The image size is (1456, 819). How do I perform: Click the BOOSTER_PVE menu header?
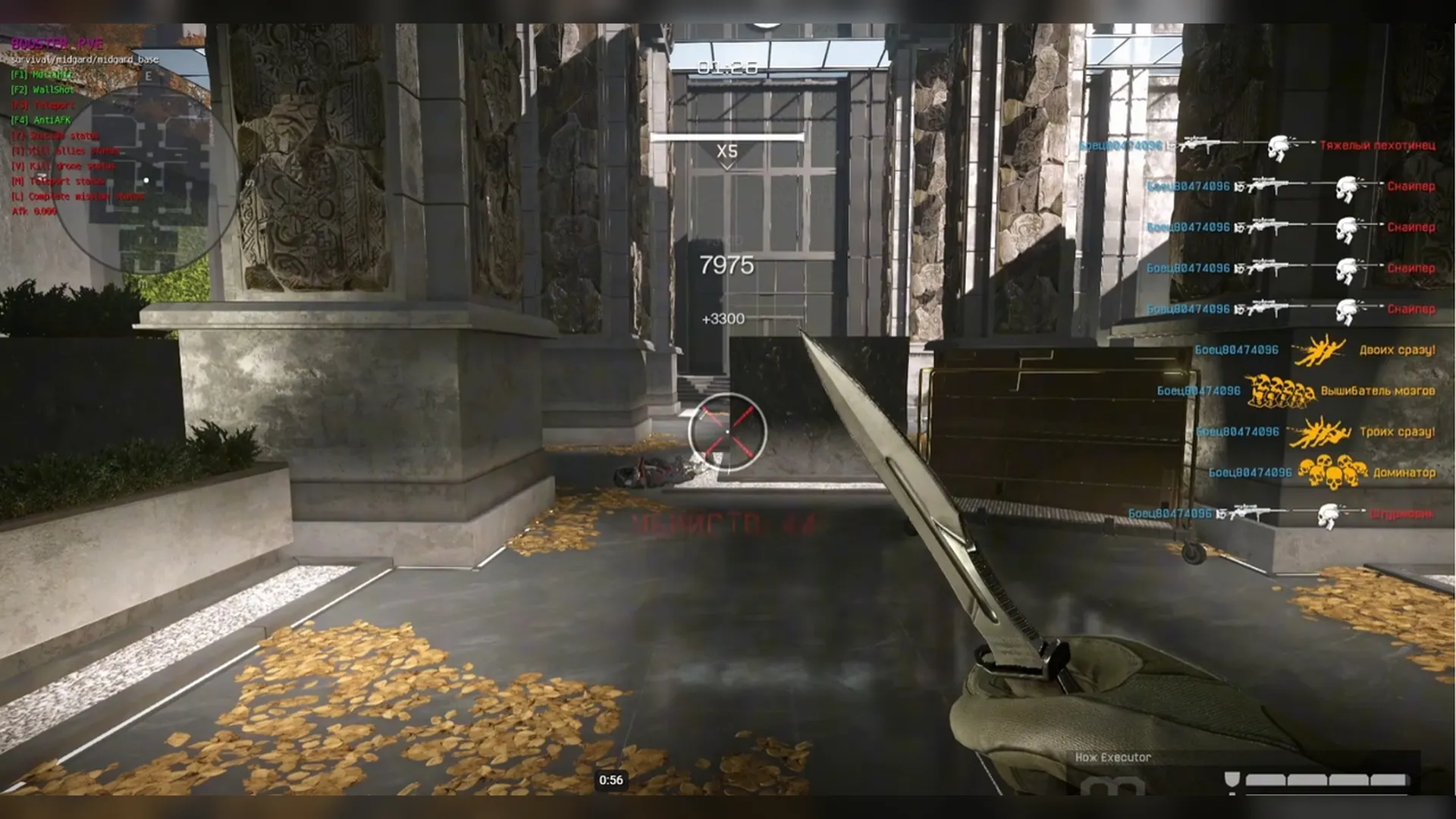coord(55,44)
